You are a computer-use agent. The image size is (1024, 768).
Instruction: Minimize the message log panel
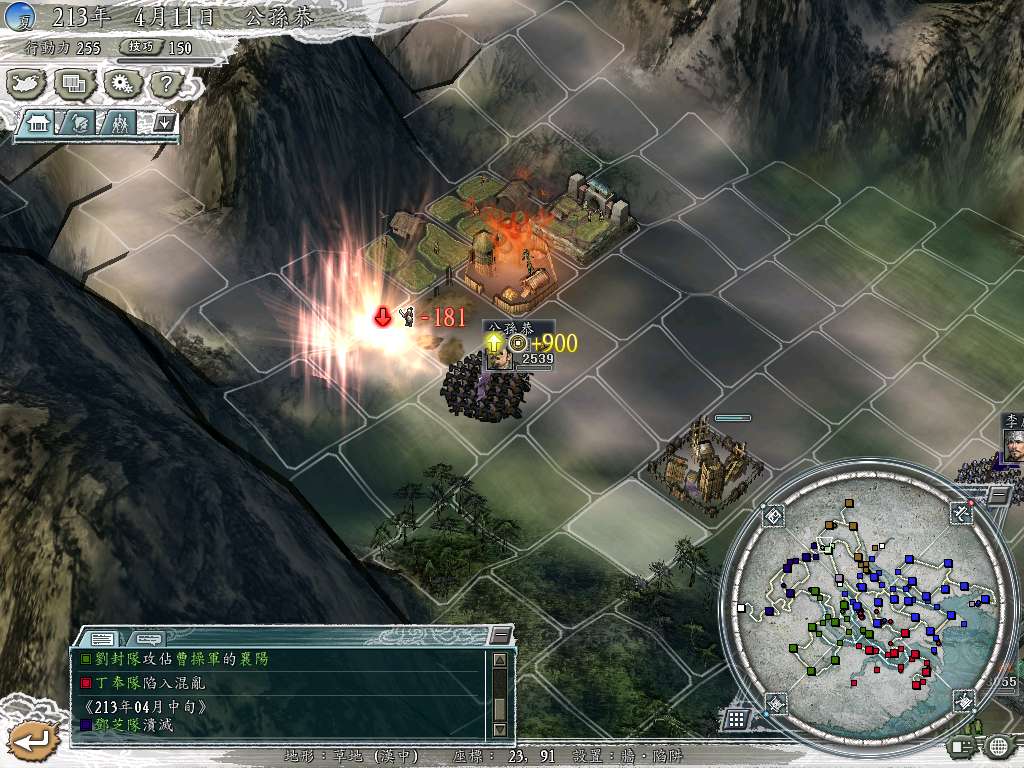pos(500,636)
